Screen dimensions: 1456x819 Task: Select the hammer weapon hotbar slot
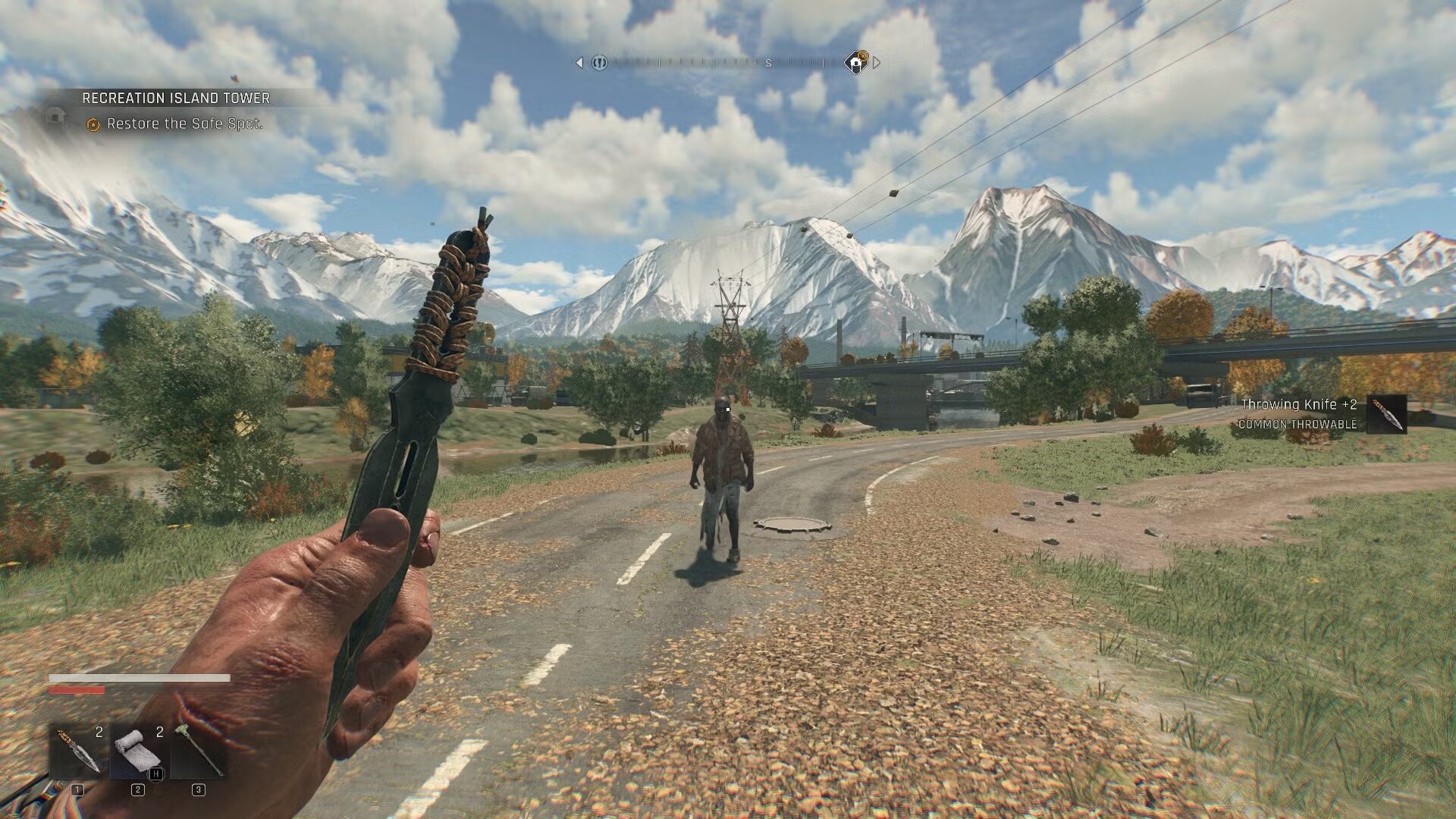199,751
